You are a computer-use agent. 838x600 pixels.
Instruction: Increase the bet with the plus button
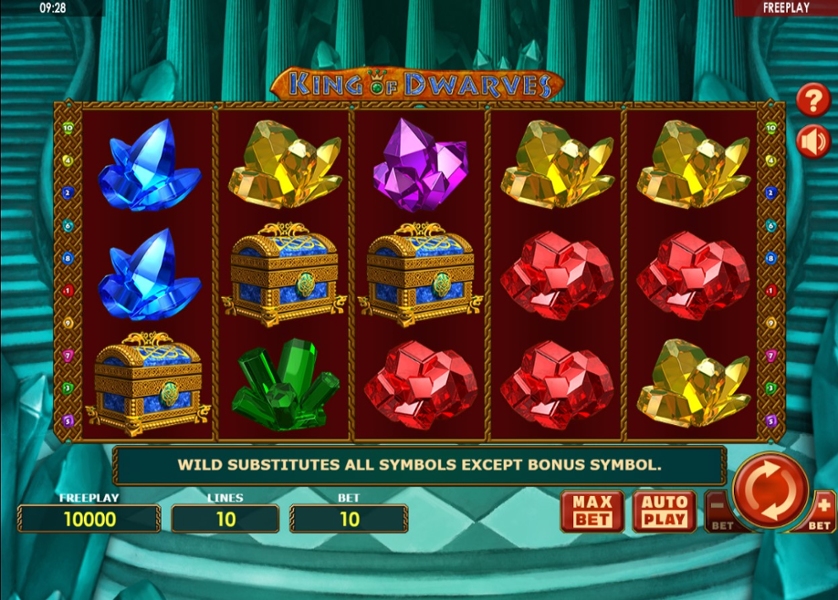pyautogui.click(x=821, y=510)
